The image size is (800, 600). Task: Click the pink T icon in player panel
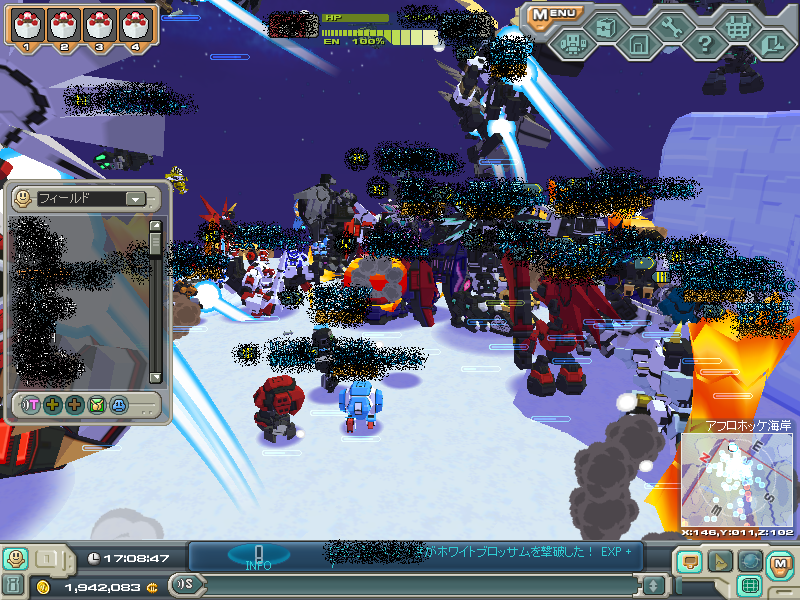31,405
